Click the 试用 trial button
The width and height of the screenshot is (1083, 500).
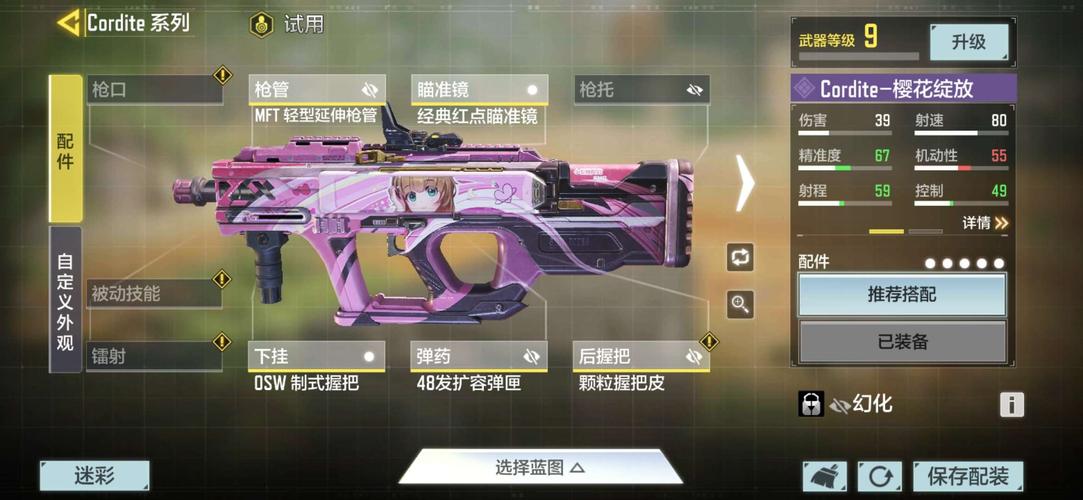[288, 24]
